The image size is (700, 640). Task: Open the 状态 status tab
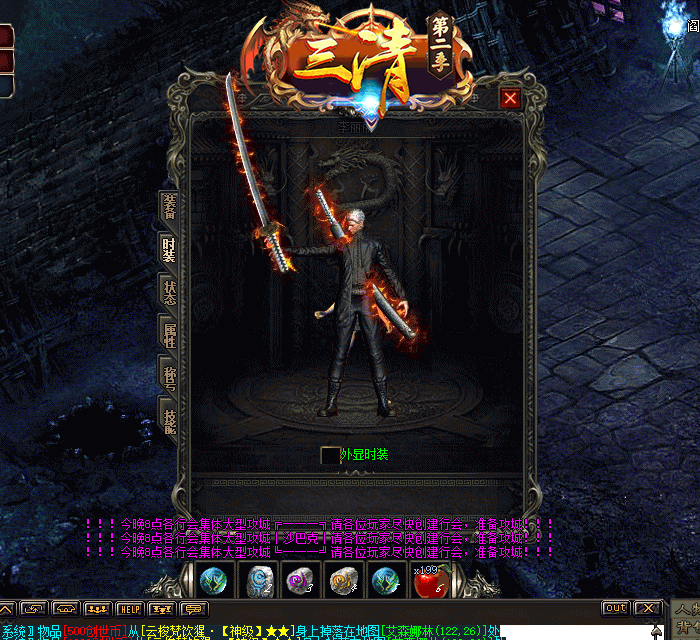pyautogui.click(x=169, y=292)
